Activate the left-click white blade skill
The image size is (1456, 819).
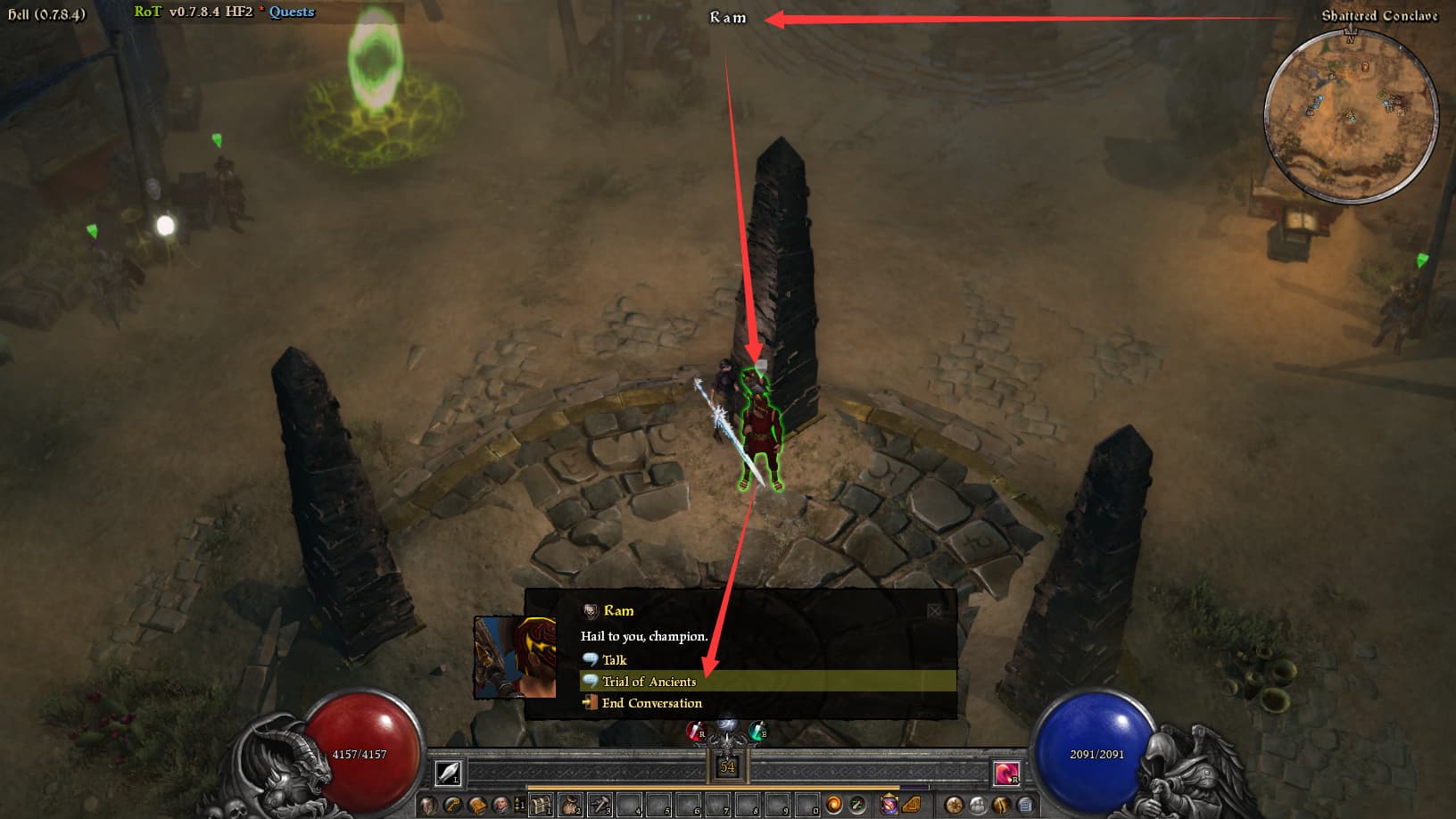pos(448,773)
